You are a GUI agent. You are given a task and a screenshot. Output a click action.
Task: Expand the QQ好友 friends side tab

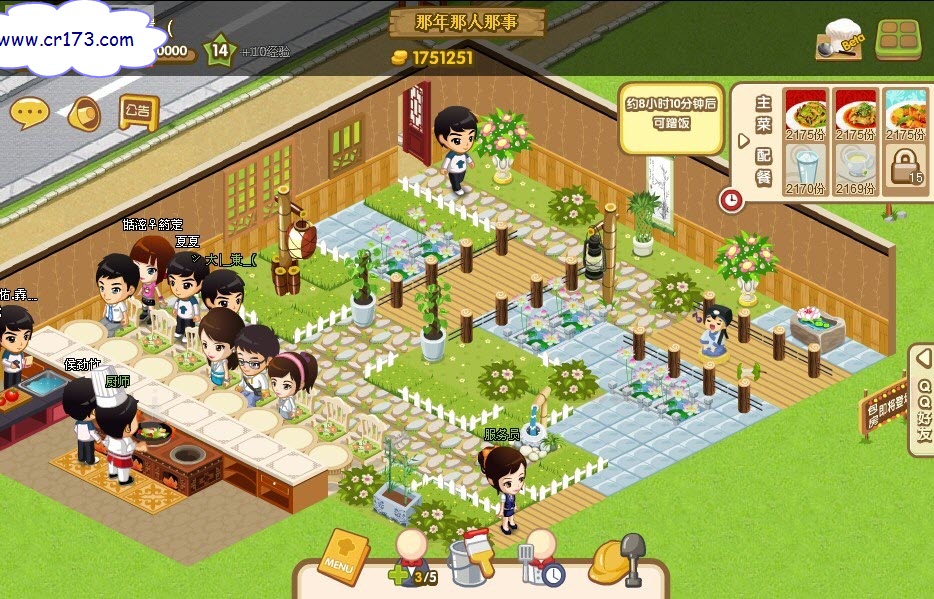pos(921,400)
